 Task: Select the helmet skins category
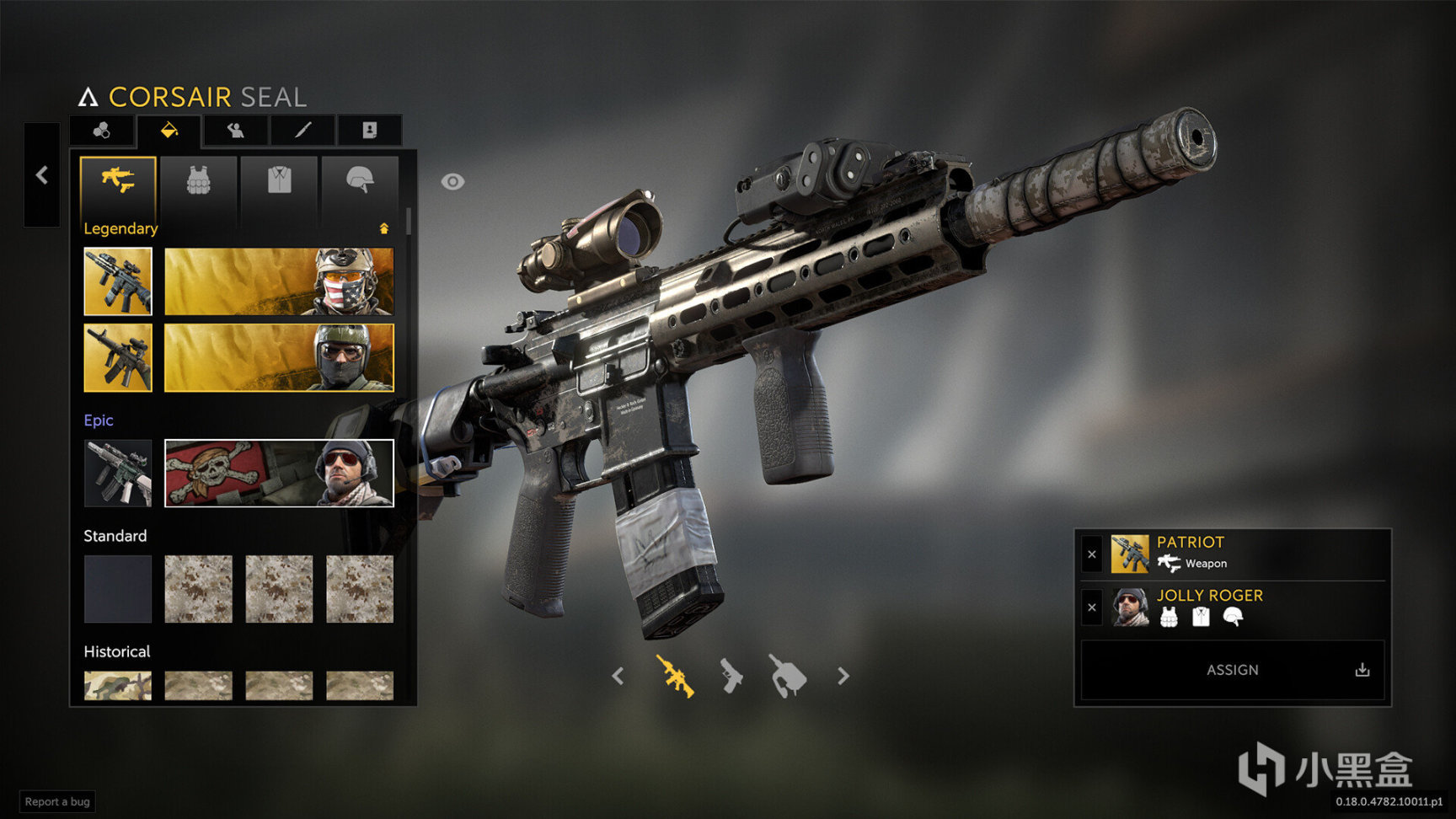(x=360, y=180)
